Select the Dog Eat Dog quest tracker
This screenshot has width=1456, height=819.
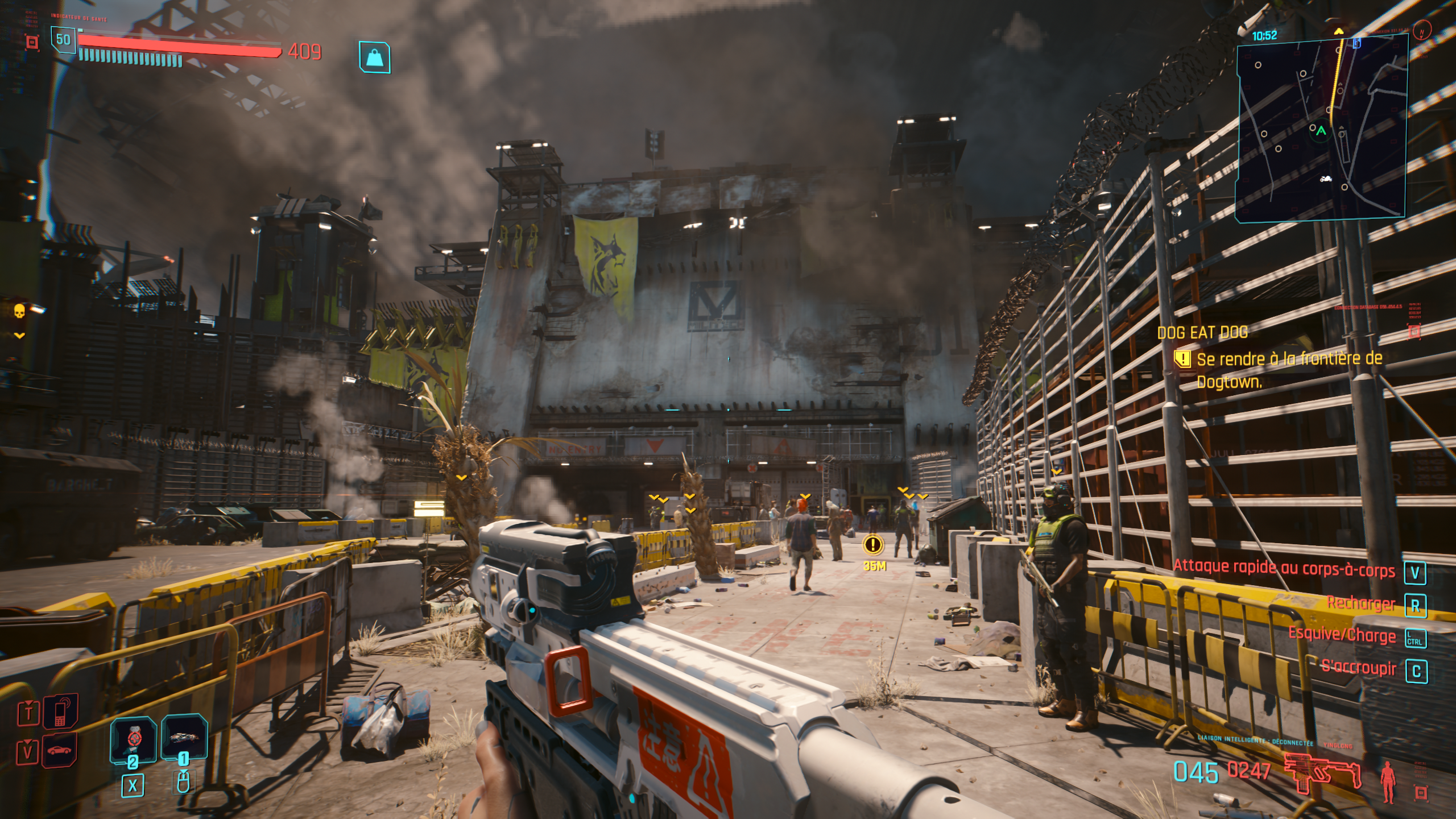[1202, 333]
